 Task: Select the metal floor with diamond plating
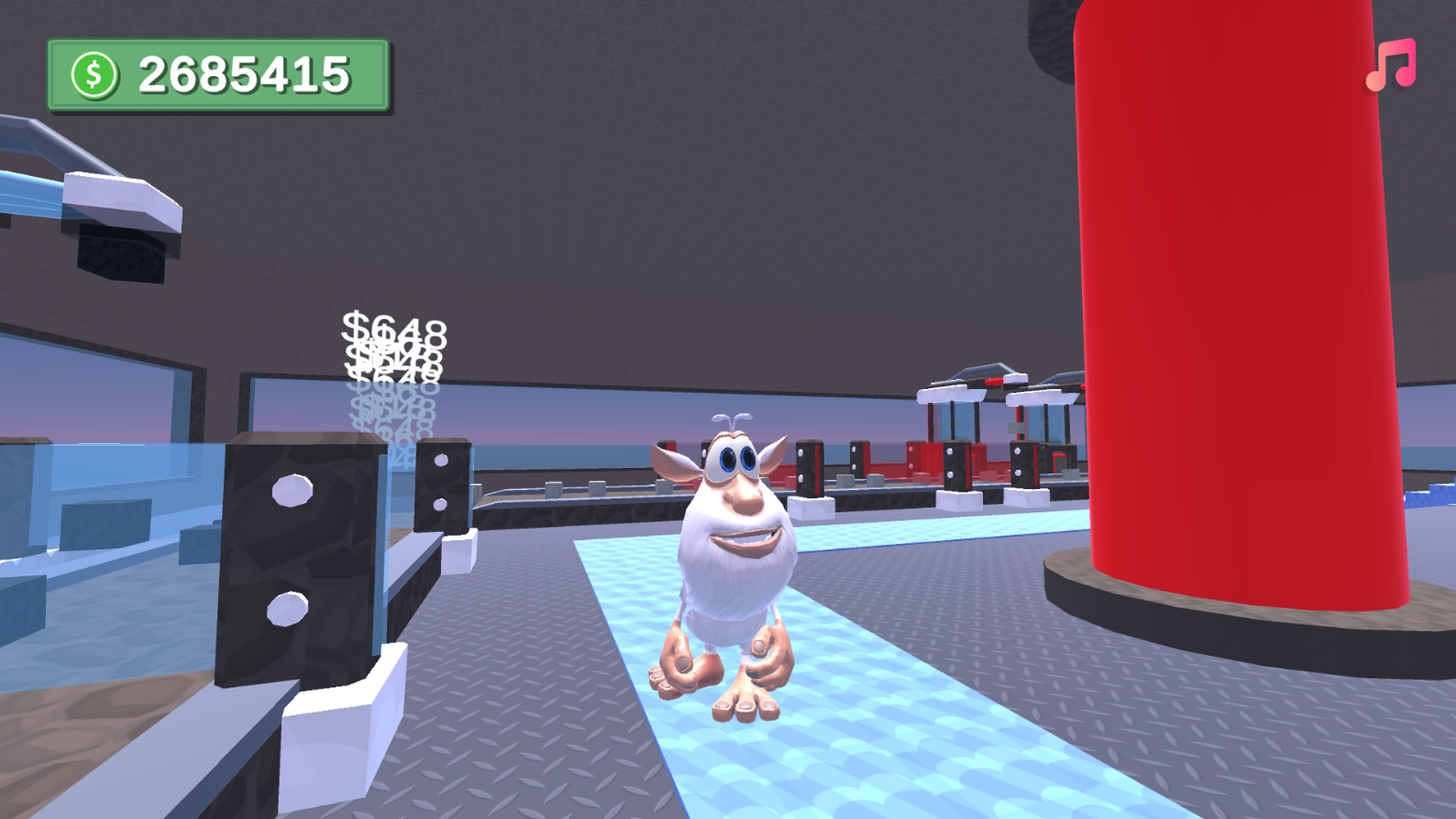tap(531, 758)
